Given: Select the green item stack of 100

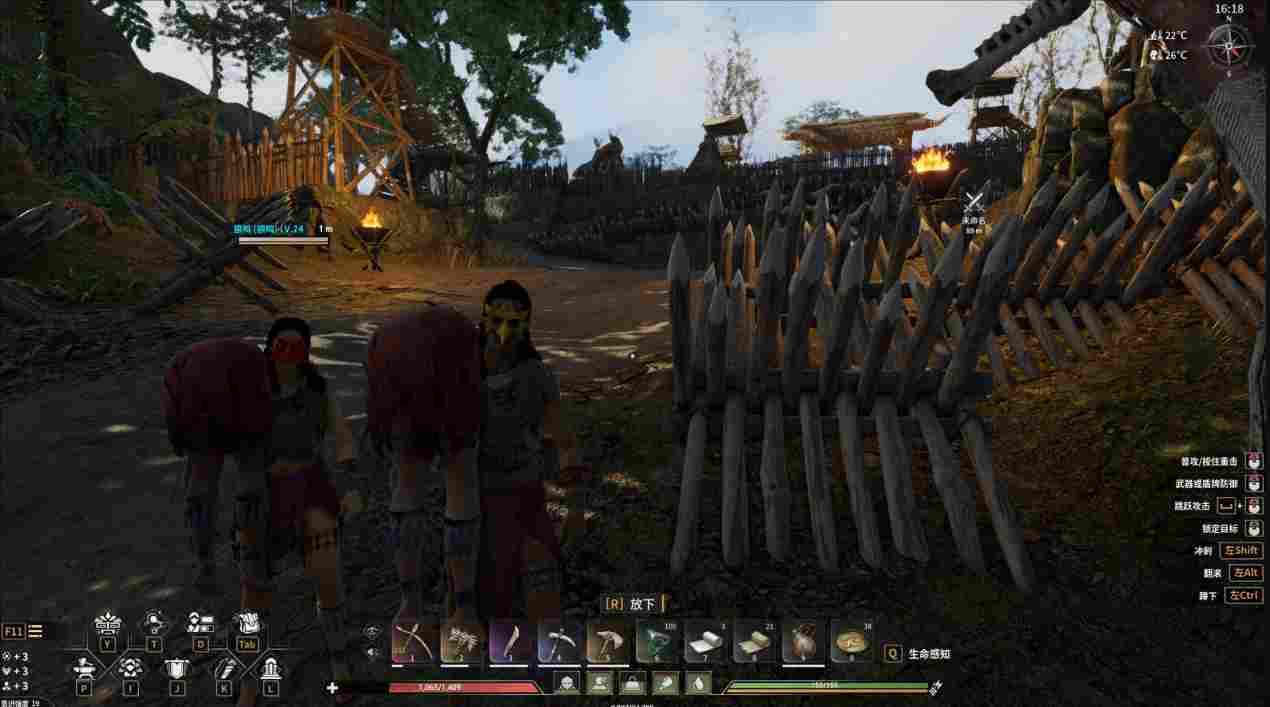Looking at the screenshot, I should coord(659,641).
